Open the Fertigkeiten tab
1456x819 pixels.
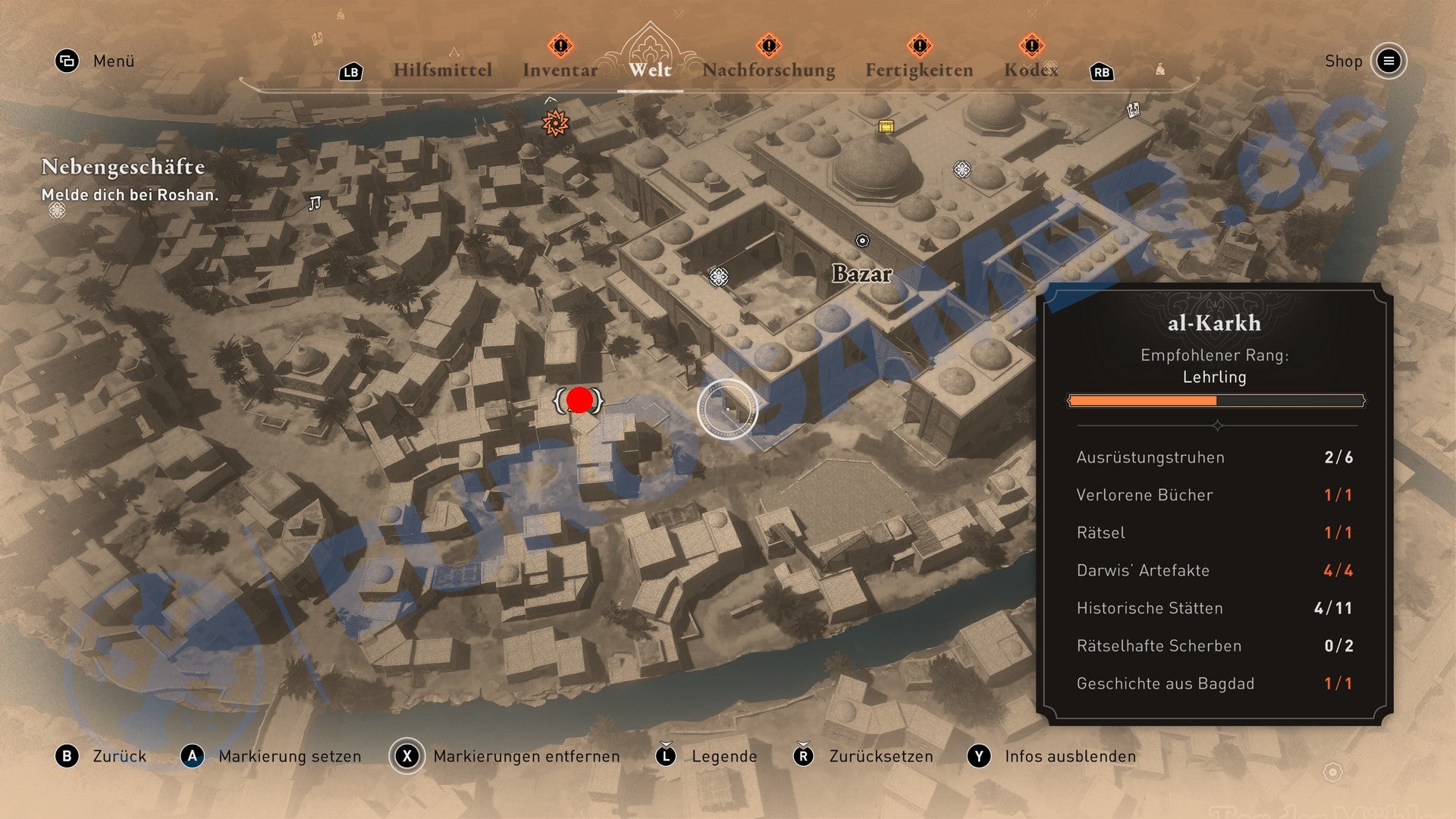(x=921, y=70)
